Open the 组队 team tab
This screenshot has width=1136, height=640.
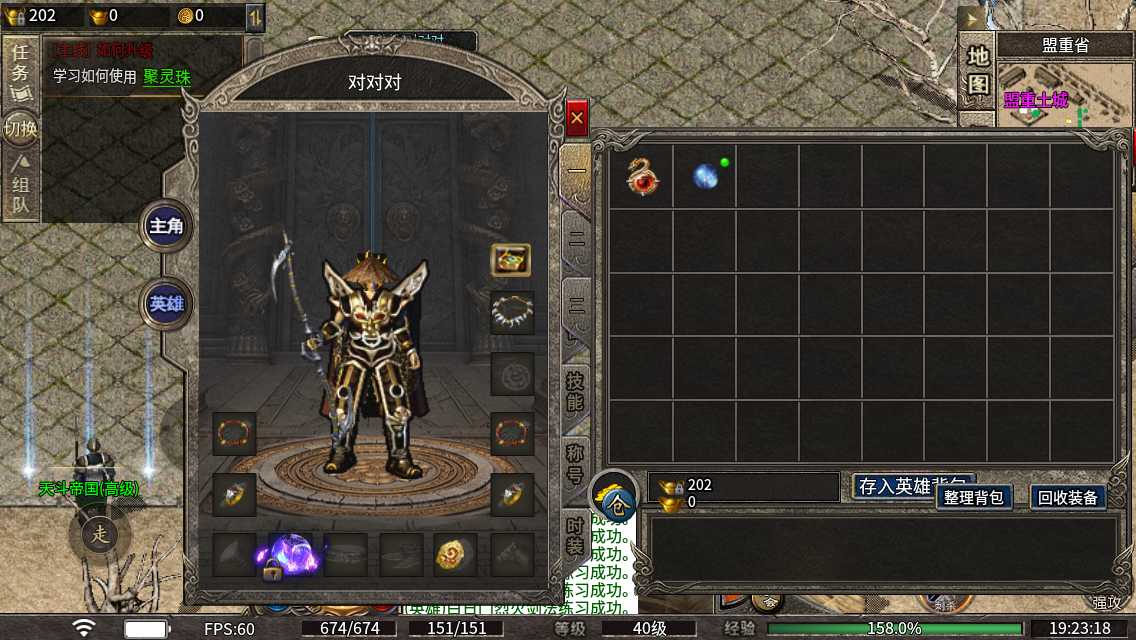(20, 187)
